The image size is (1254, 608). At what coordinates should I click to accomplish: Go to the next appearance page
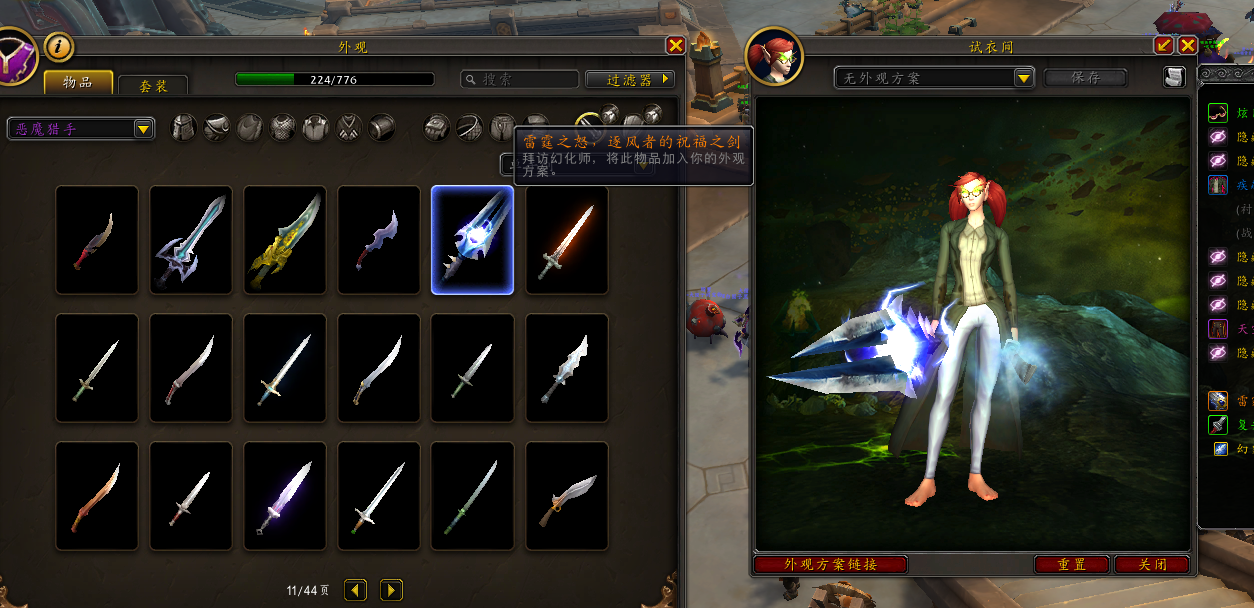[391, 590]
